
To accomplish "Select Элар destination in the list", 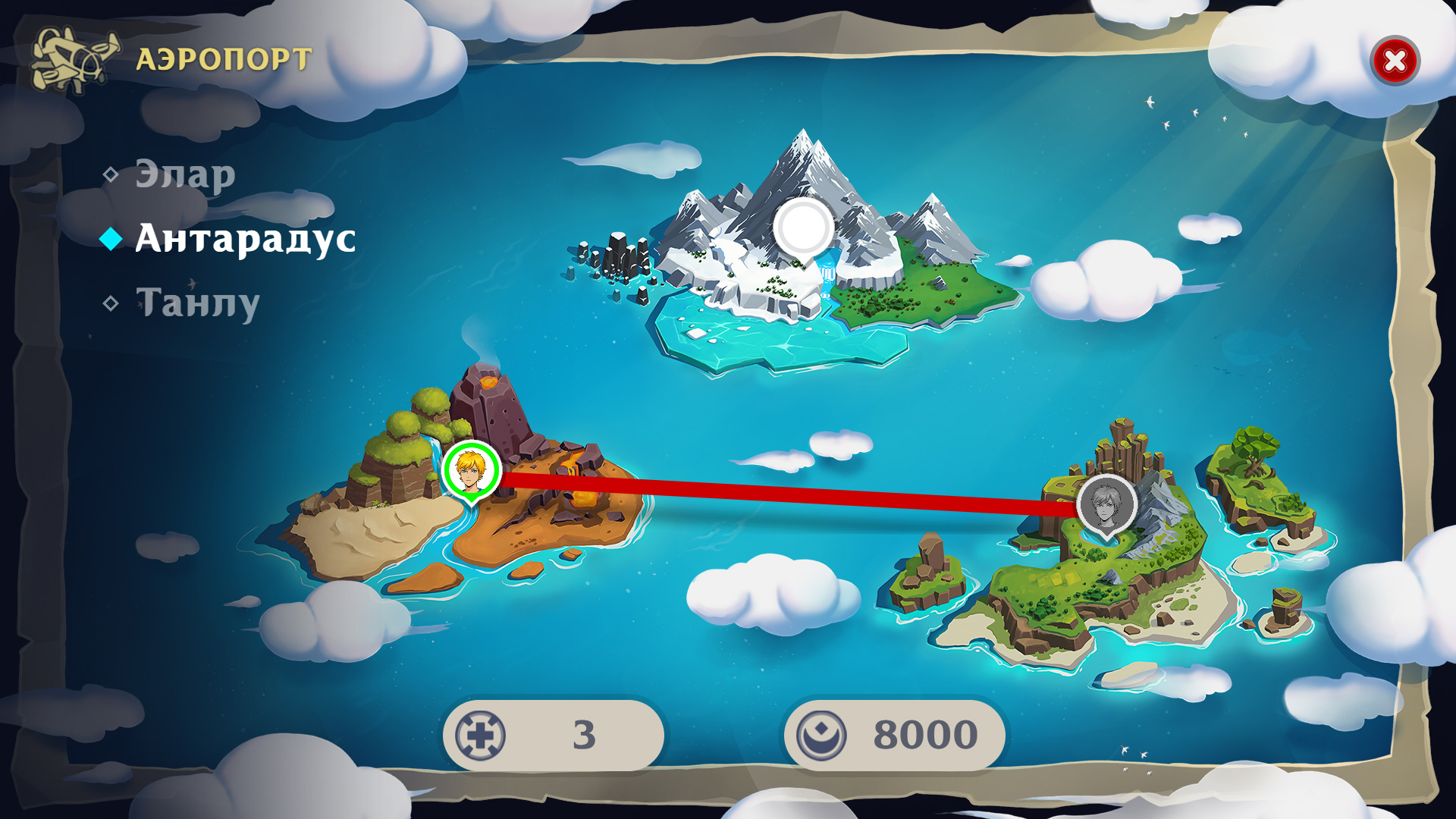I will (184, 174).
